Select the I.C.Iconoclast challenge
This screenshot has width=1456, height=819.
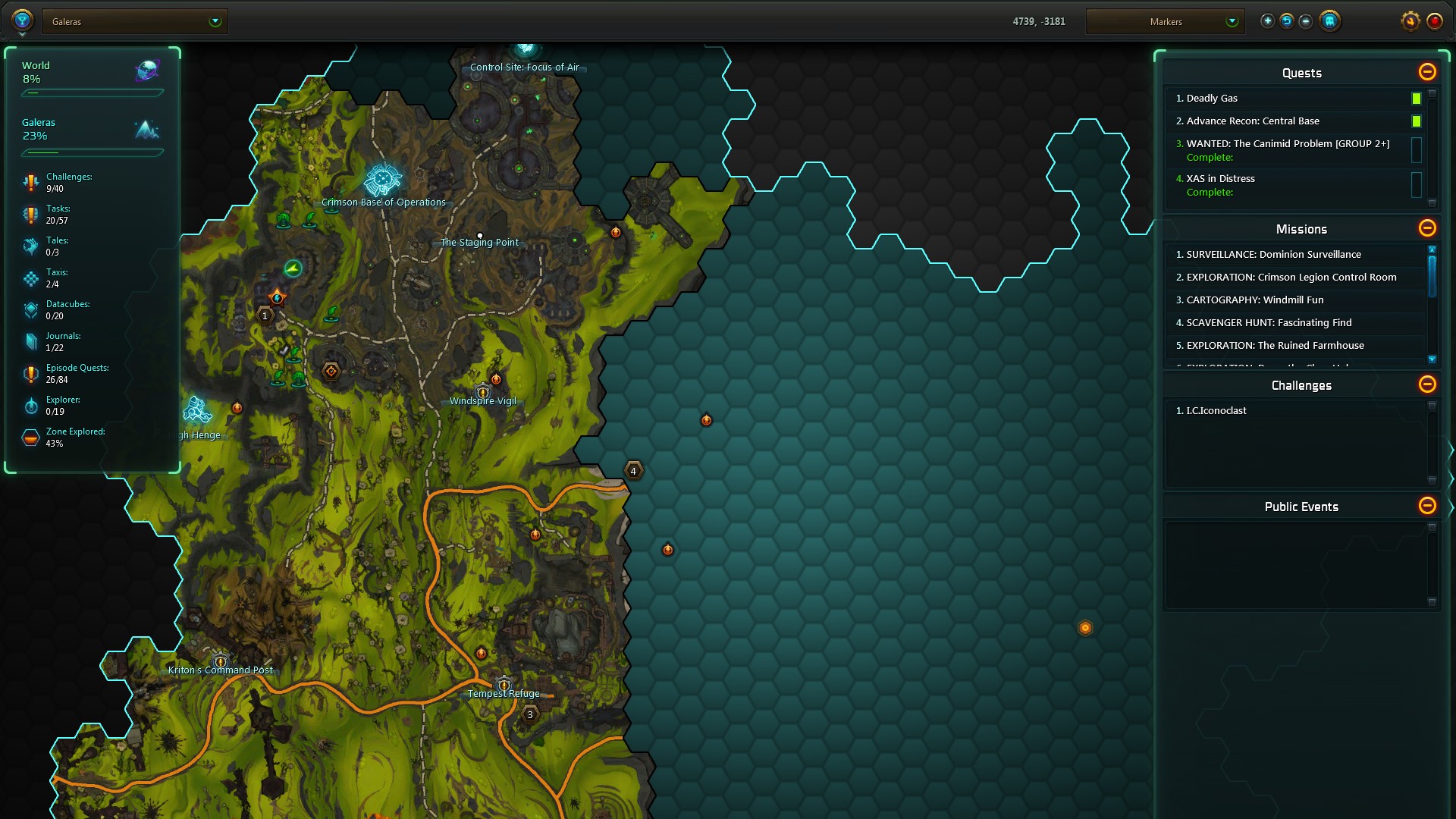[1216, 411]
